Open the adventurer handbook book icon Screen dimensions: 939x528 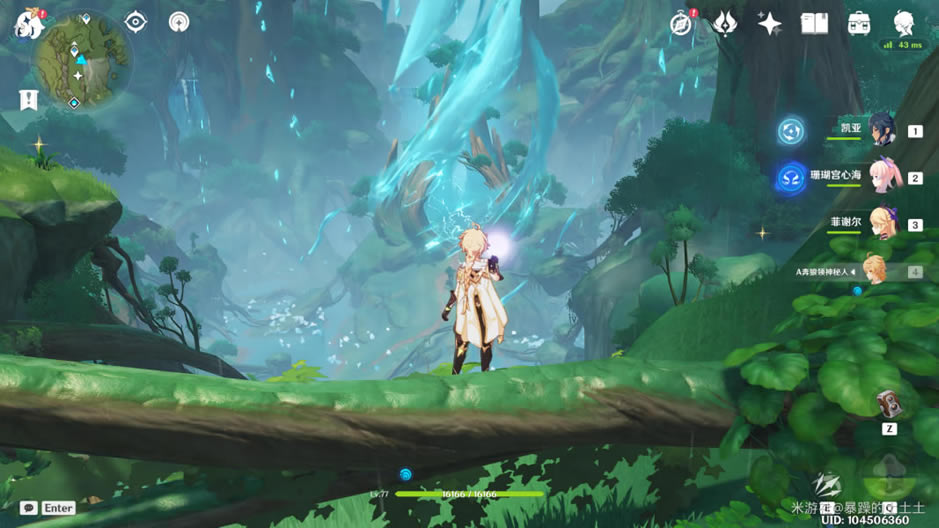pyautogui.click(x=814, y=24)
